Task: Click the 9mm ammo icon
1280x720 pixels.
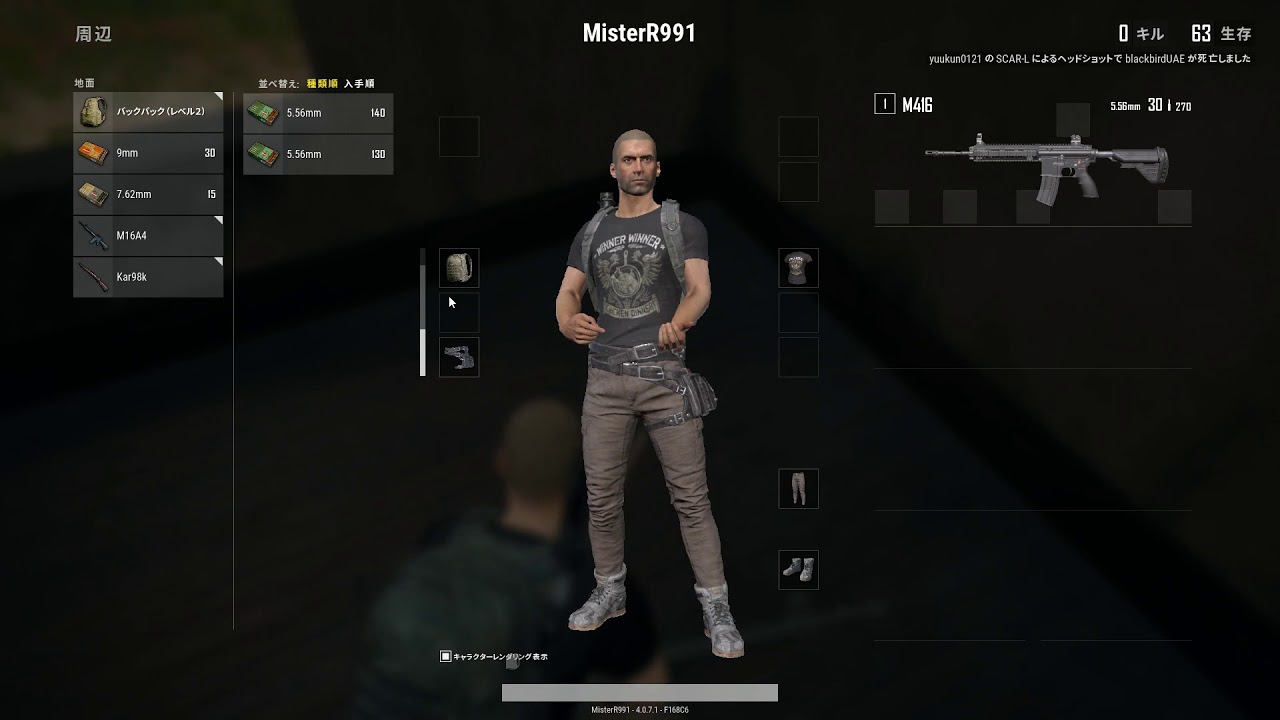Action: (92, 153)
